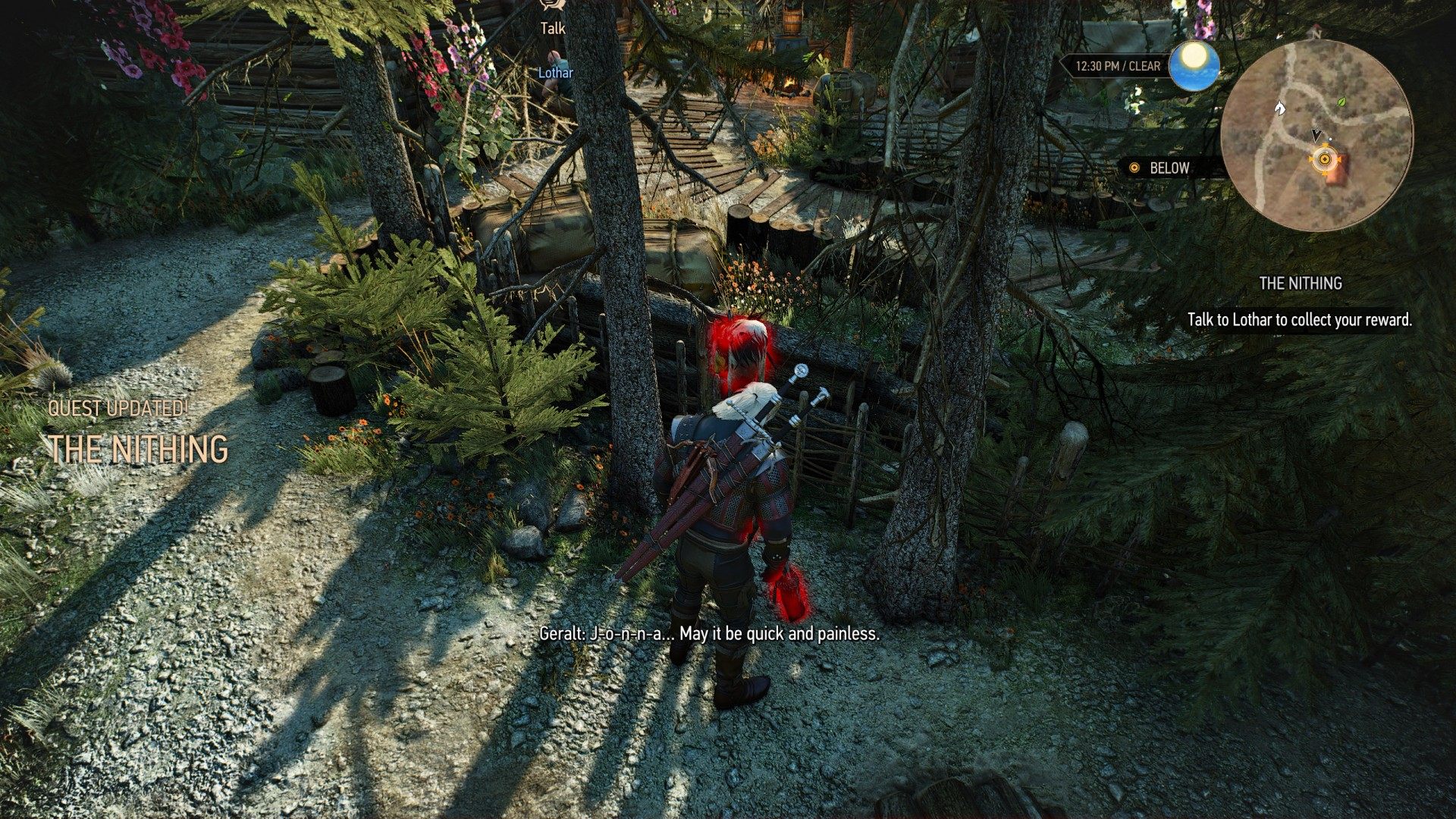This screenshot has height=819, width=1456.
Task: Click the Lothar name label
Action: (555, 72)
